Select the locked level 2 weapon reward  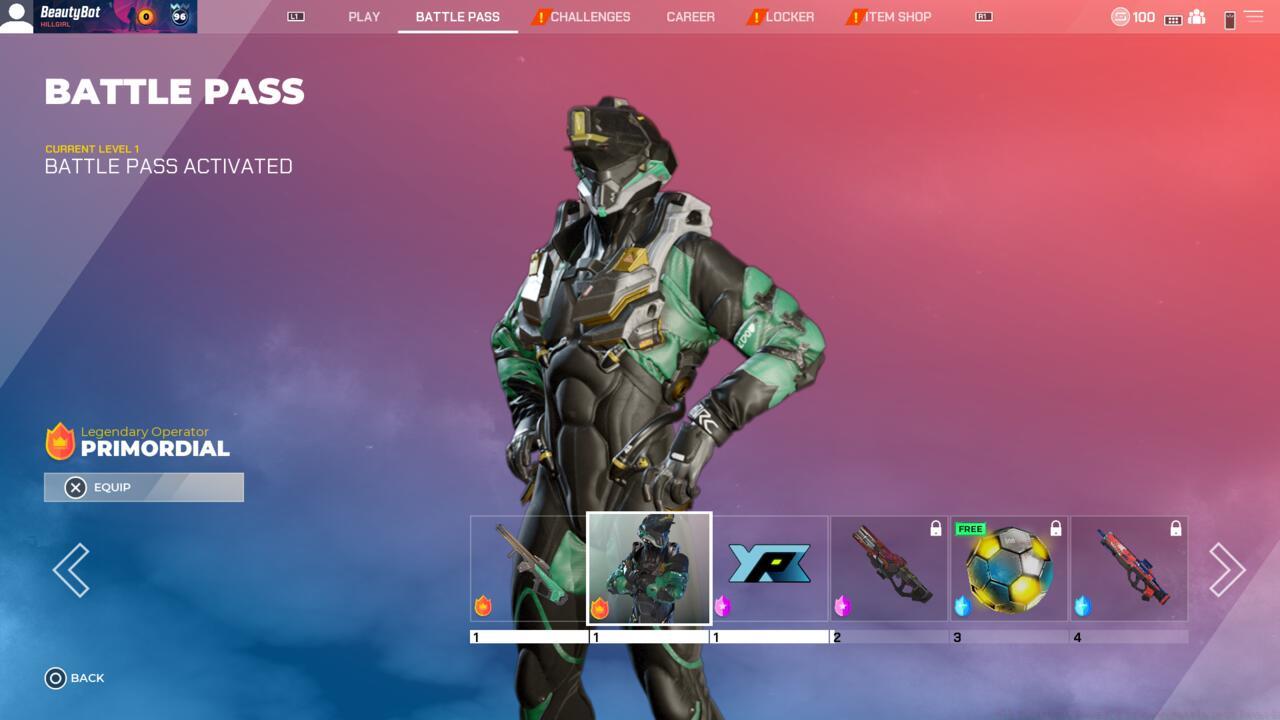889,569
